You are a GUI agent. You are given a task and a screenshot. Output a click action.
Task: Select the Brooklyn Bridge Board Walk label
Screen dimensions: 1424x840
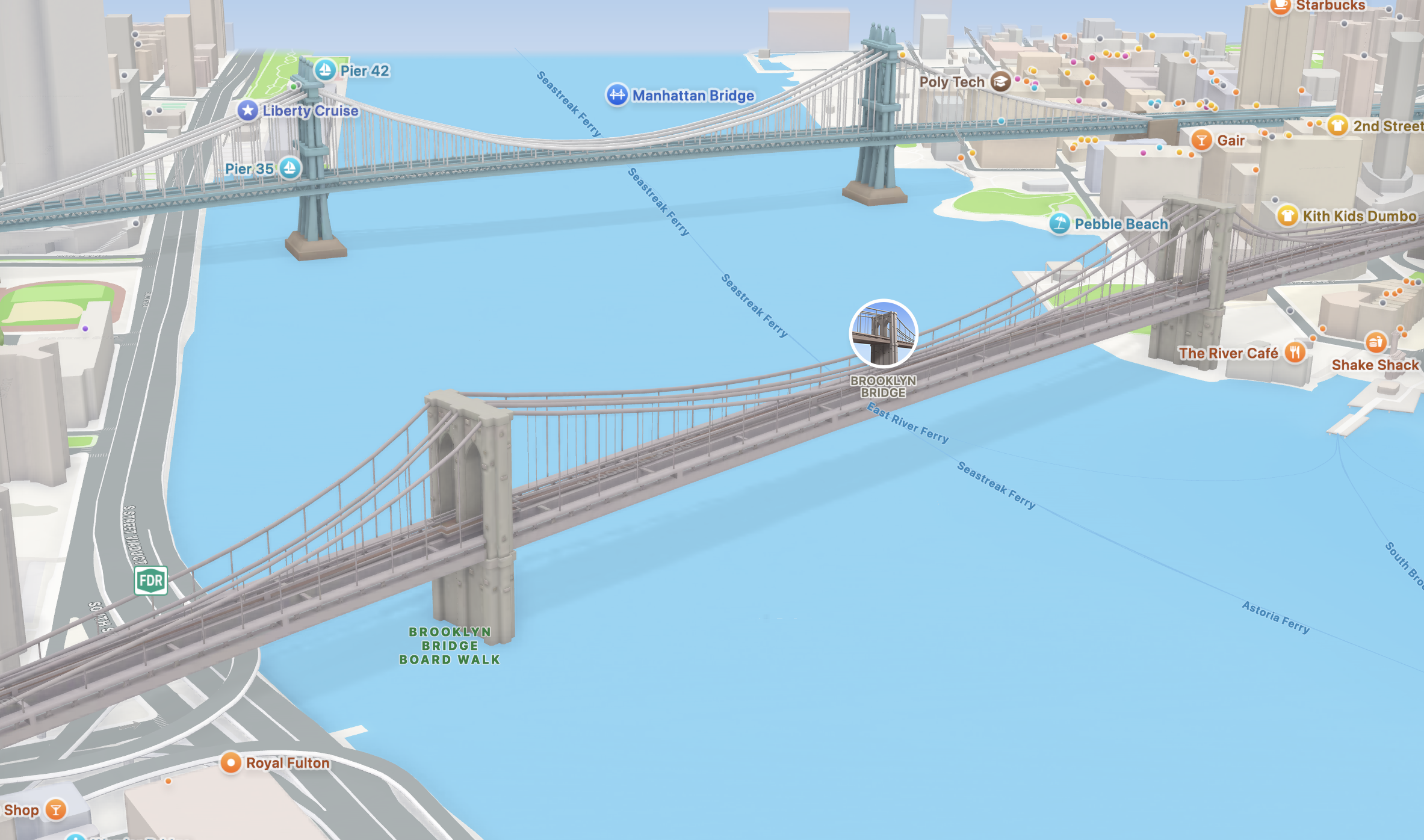tap(450, 646)
